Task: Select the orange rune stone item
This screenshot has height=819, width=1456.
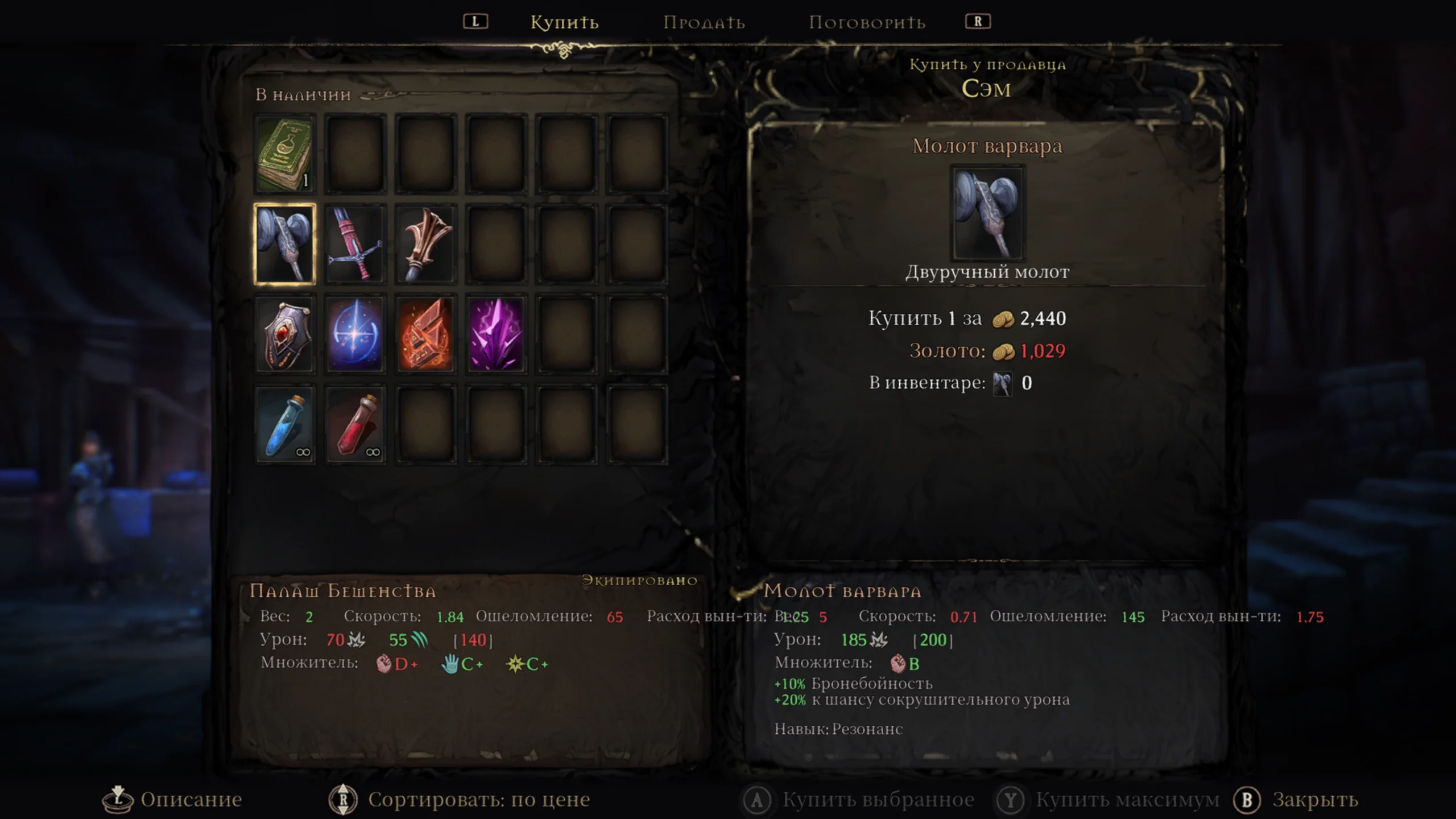Action: 425,334
